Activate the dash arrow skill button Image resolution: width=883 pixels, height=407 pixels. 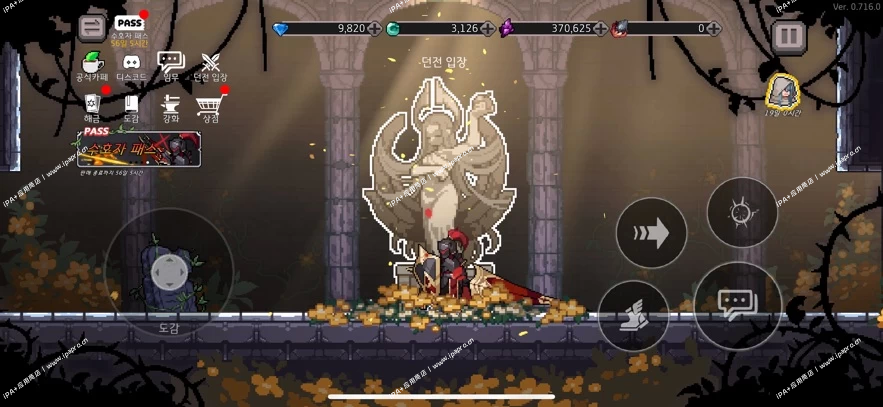click(651, 234)
